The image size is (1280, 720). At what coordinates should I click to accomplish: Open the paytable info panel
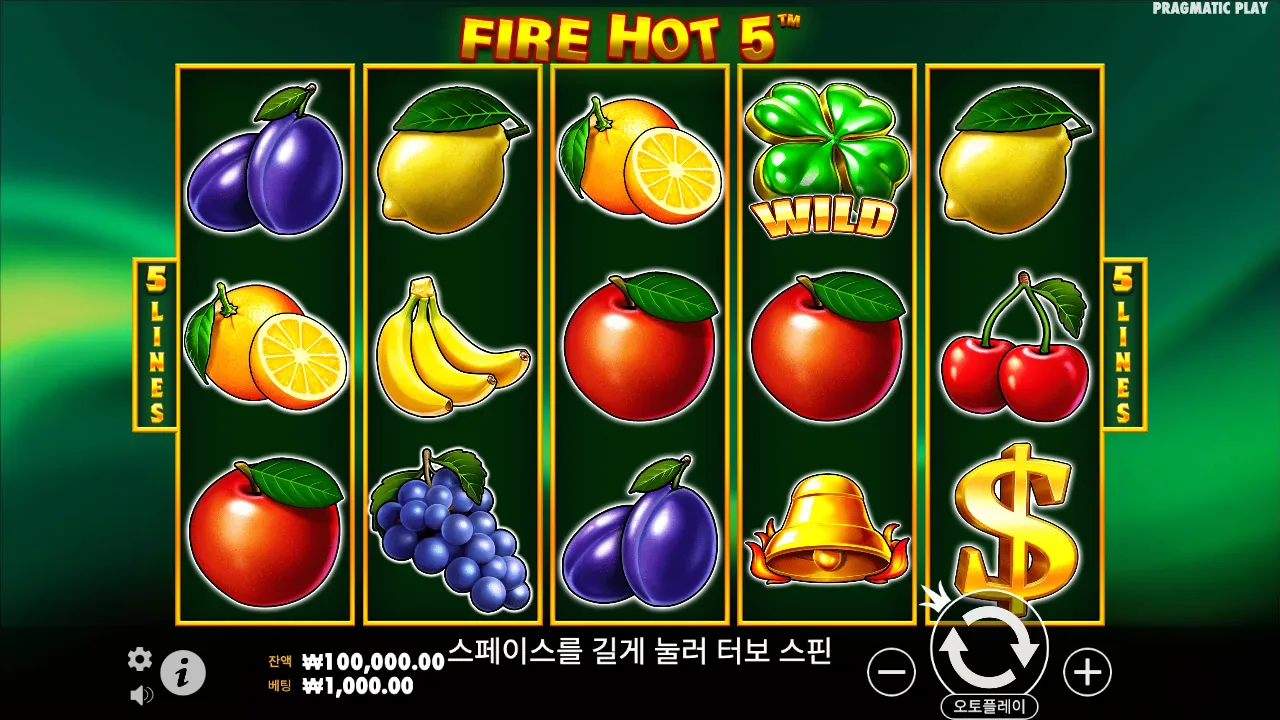point(181,672)
